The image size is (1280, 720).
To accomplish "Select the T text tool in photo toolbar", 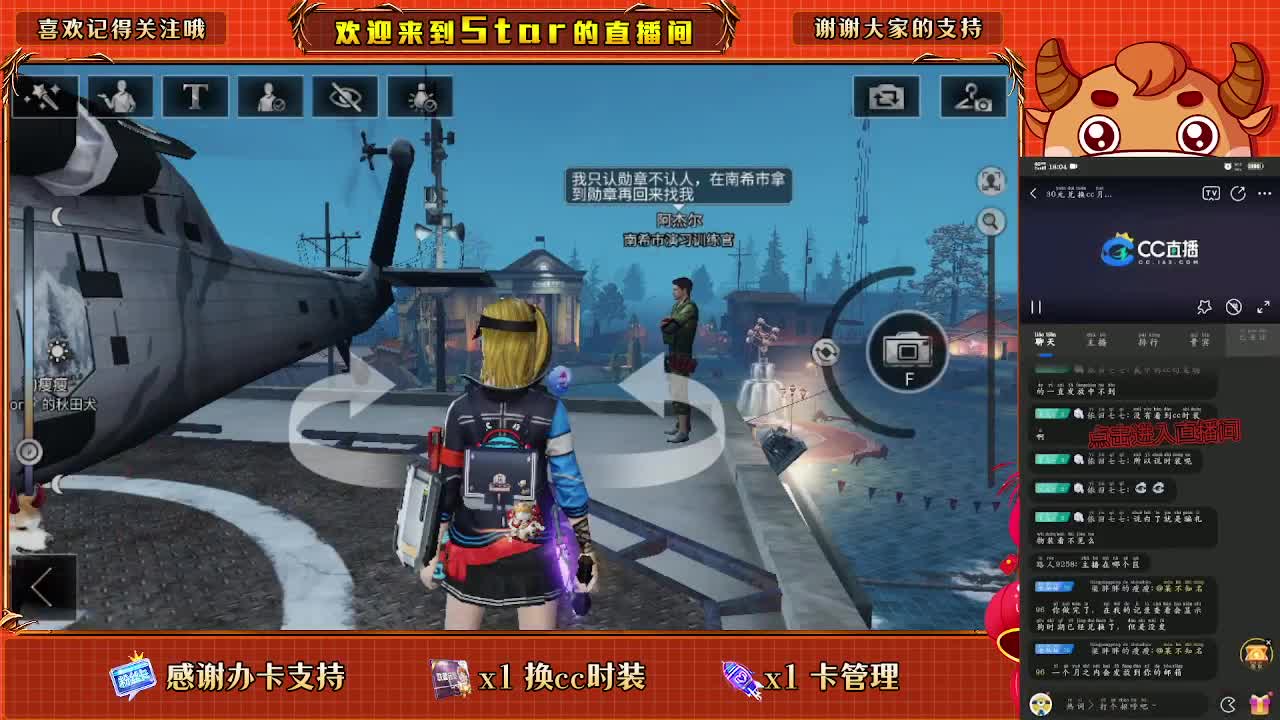I will (195, 96).
